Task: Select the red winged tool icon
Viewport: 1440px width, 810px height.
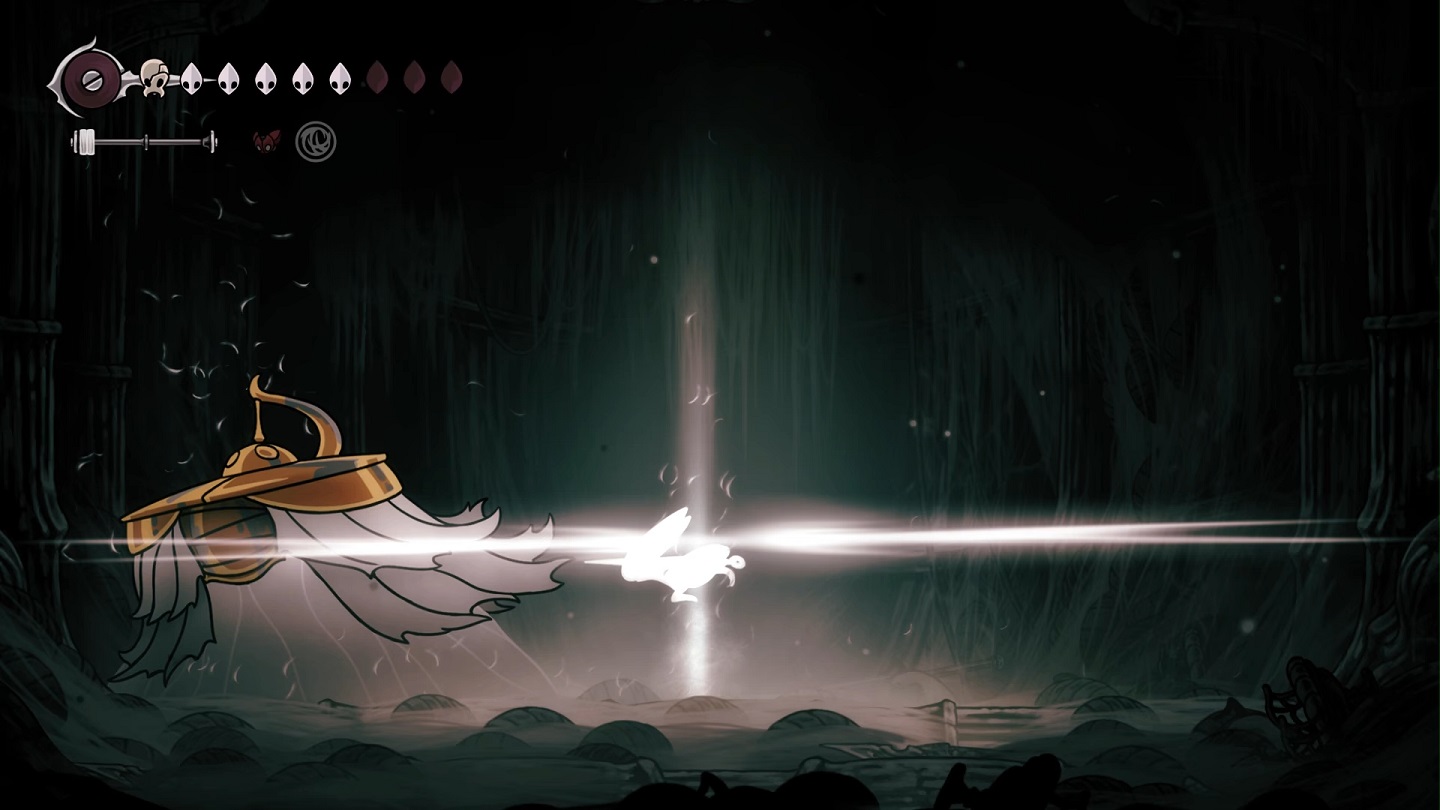Action: pyautogui.click(x=266, y=141)
